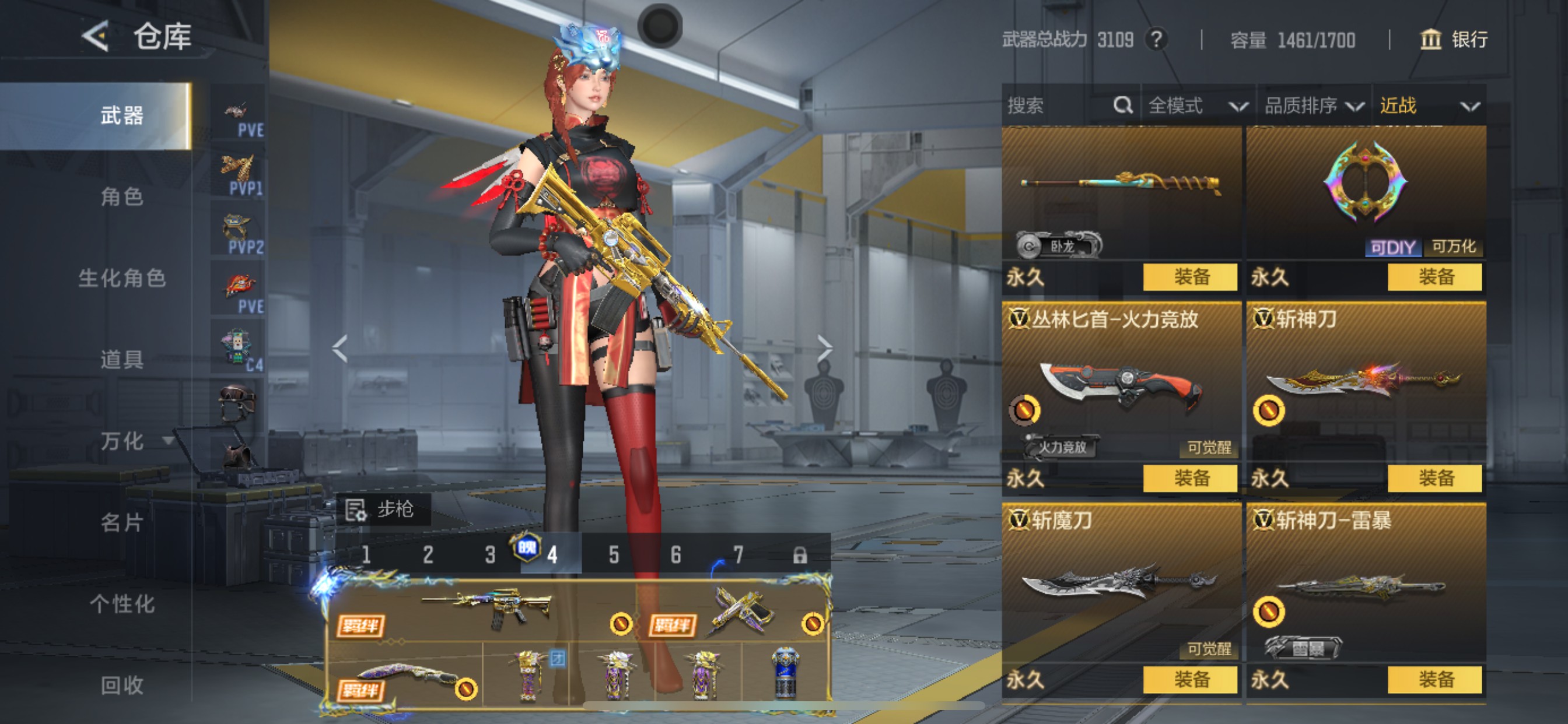The height and width of the screenshot is (724, 1568).
Task: Equip the 丛林匕首-火力竞放 knife
Action: [x=1190, y=478]
